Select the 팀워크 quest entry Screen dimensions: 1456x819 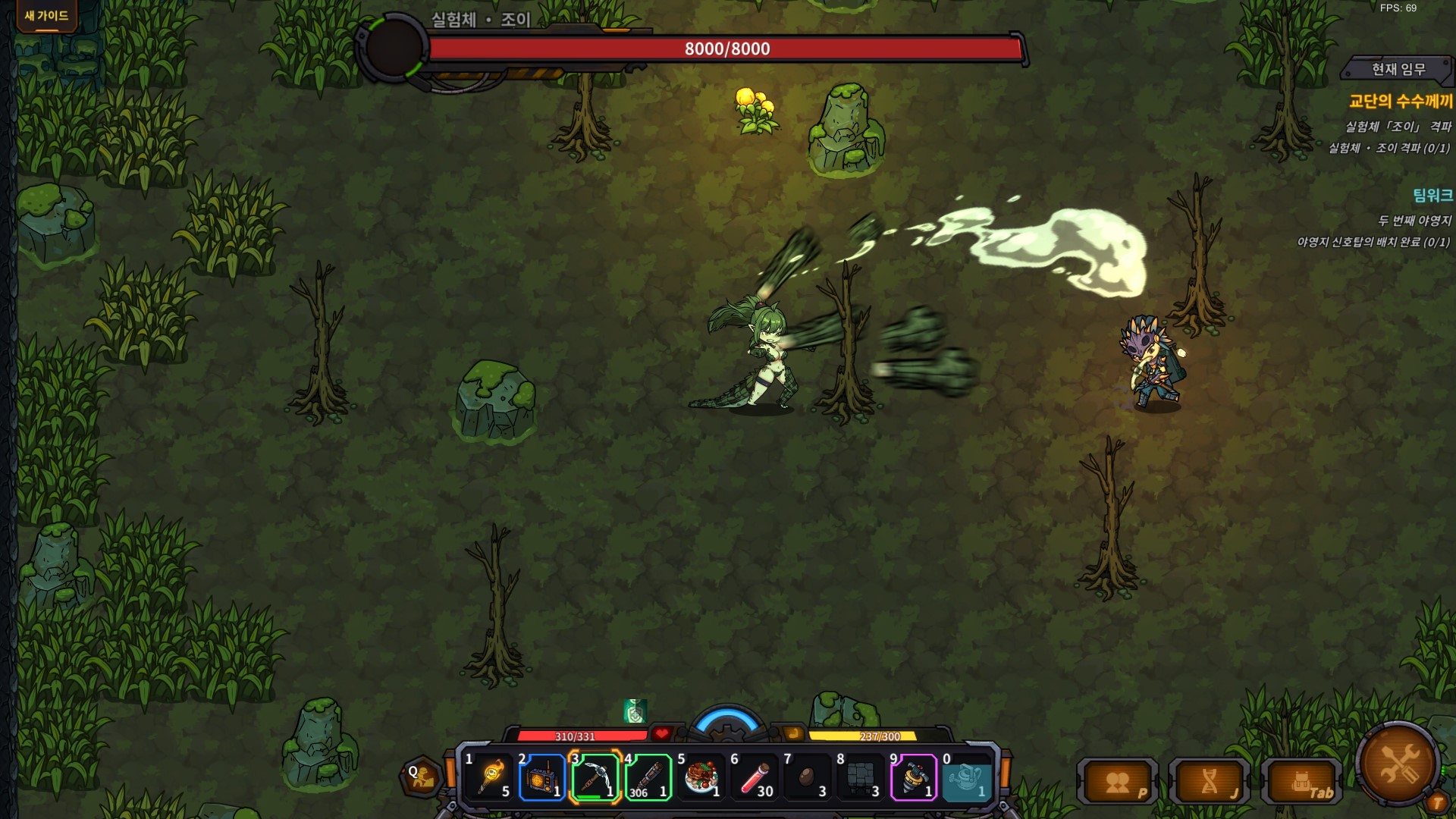tap(1432, 196)
